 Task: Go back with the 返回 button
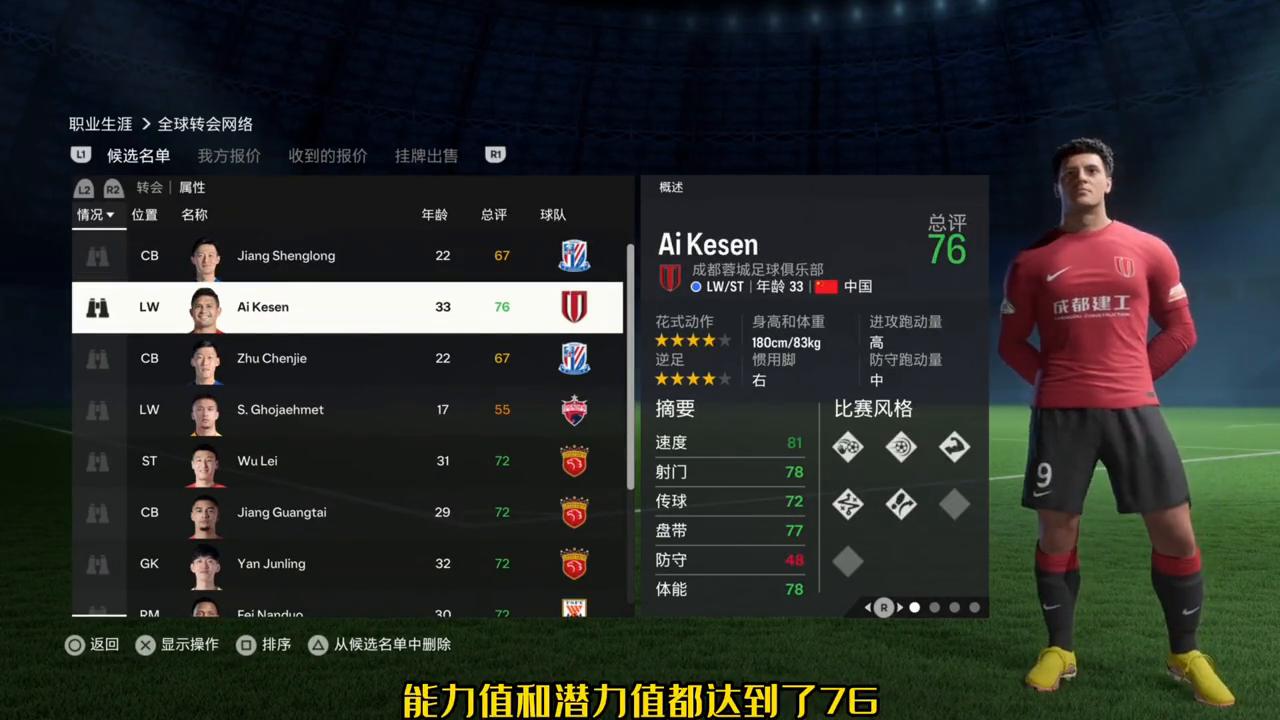(93, 645)
